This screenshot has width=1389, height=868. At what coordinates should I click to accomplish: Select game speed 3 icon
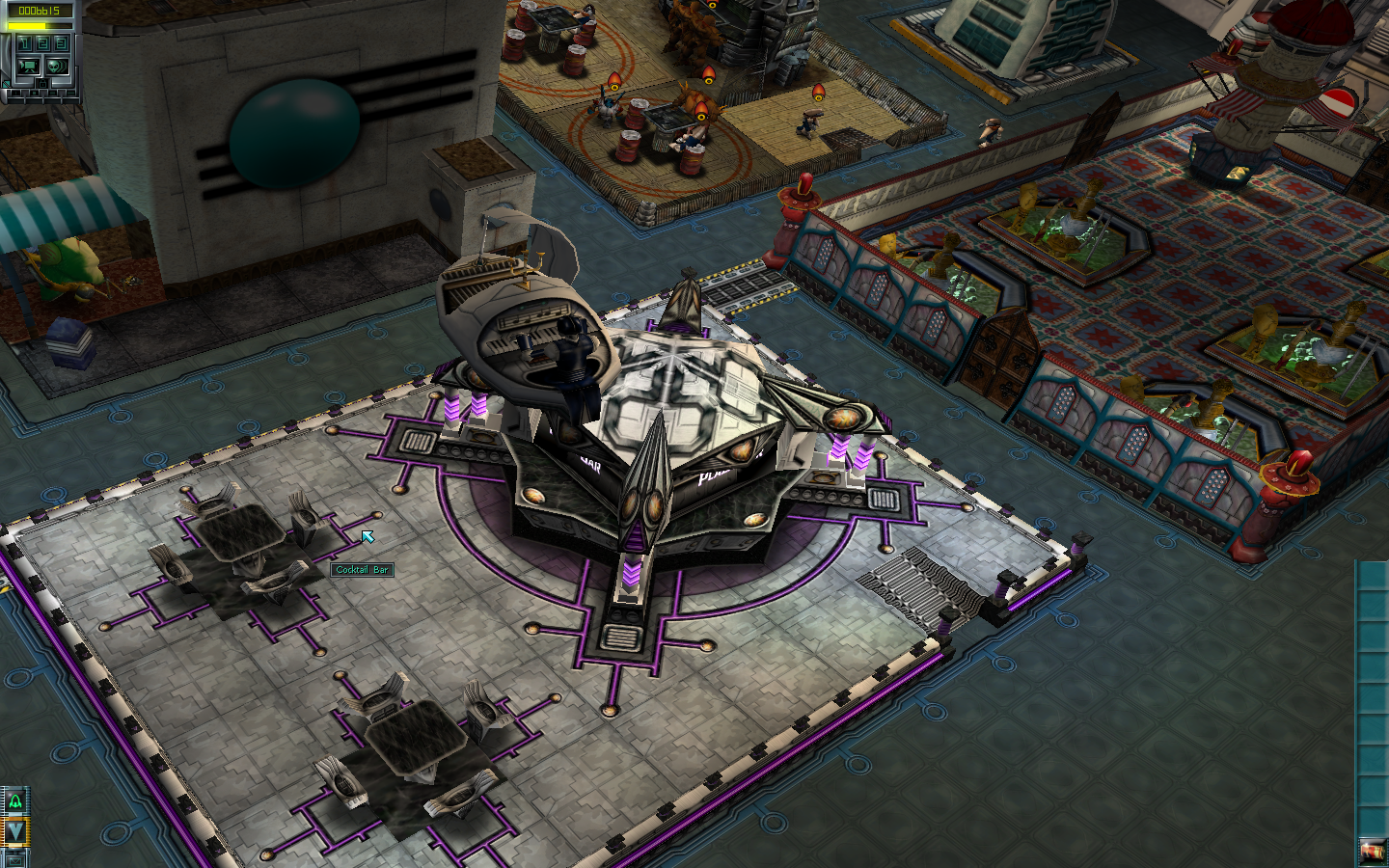(x=59, y=43)
